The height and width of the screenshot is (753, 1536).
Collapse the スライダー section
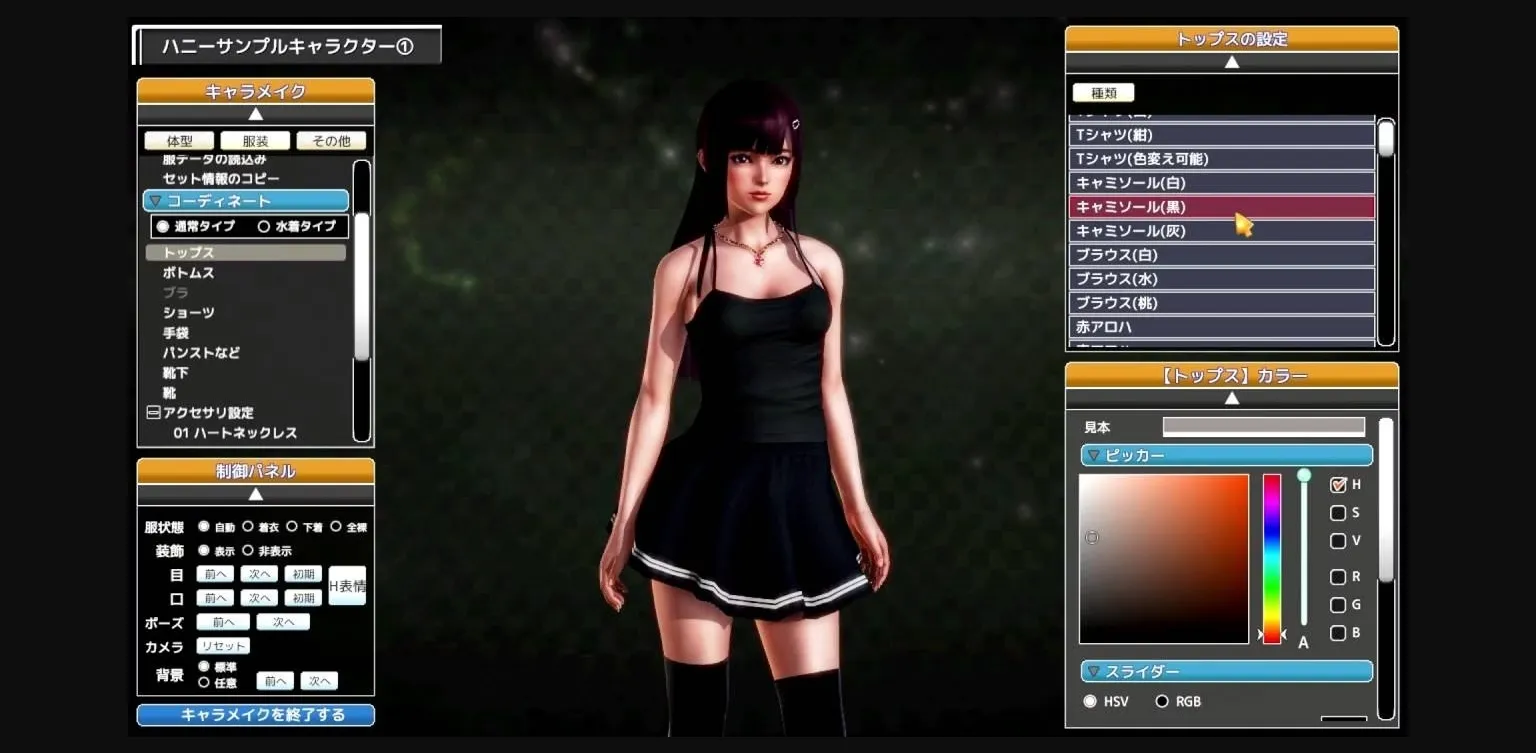click(1093, 670)
